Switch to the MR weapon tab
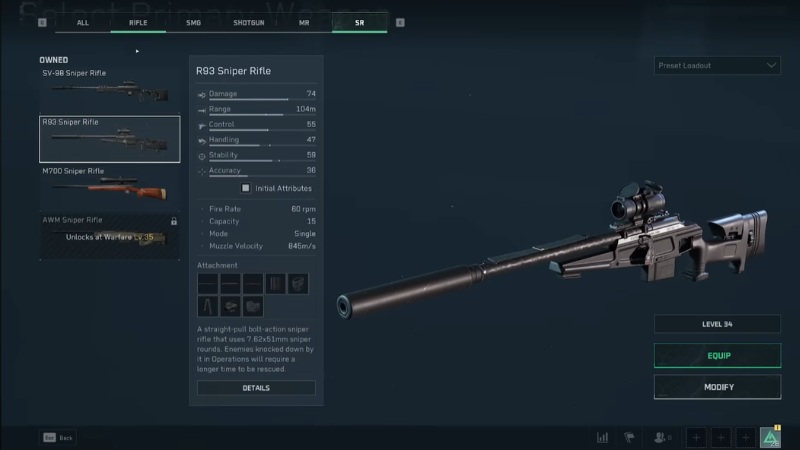Viewport: 800px width, 450px height. (x=304, y=21)
